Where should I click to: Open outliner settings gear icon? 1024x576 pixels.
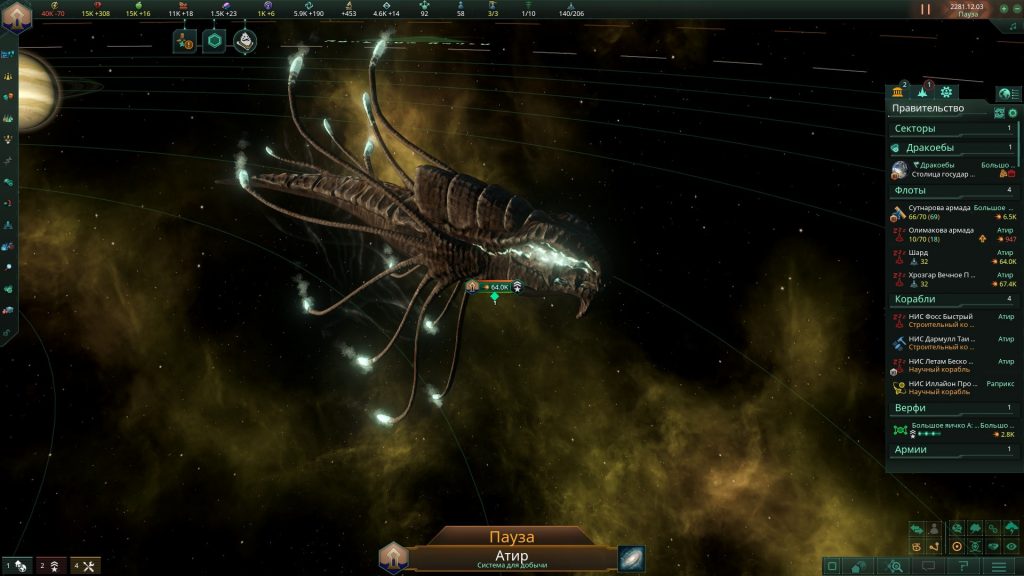pyautogui.click(x=1012, y=113)
